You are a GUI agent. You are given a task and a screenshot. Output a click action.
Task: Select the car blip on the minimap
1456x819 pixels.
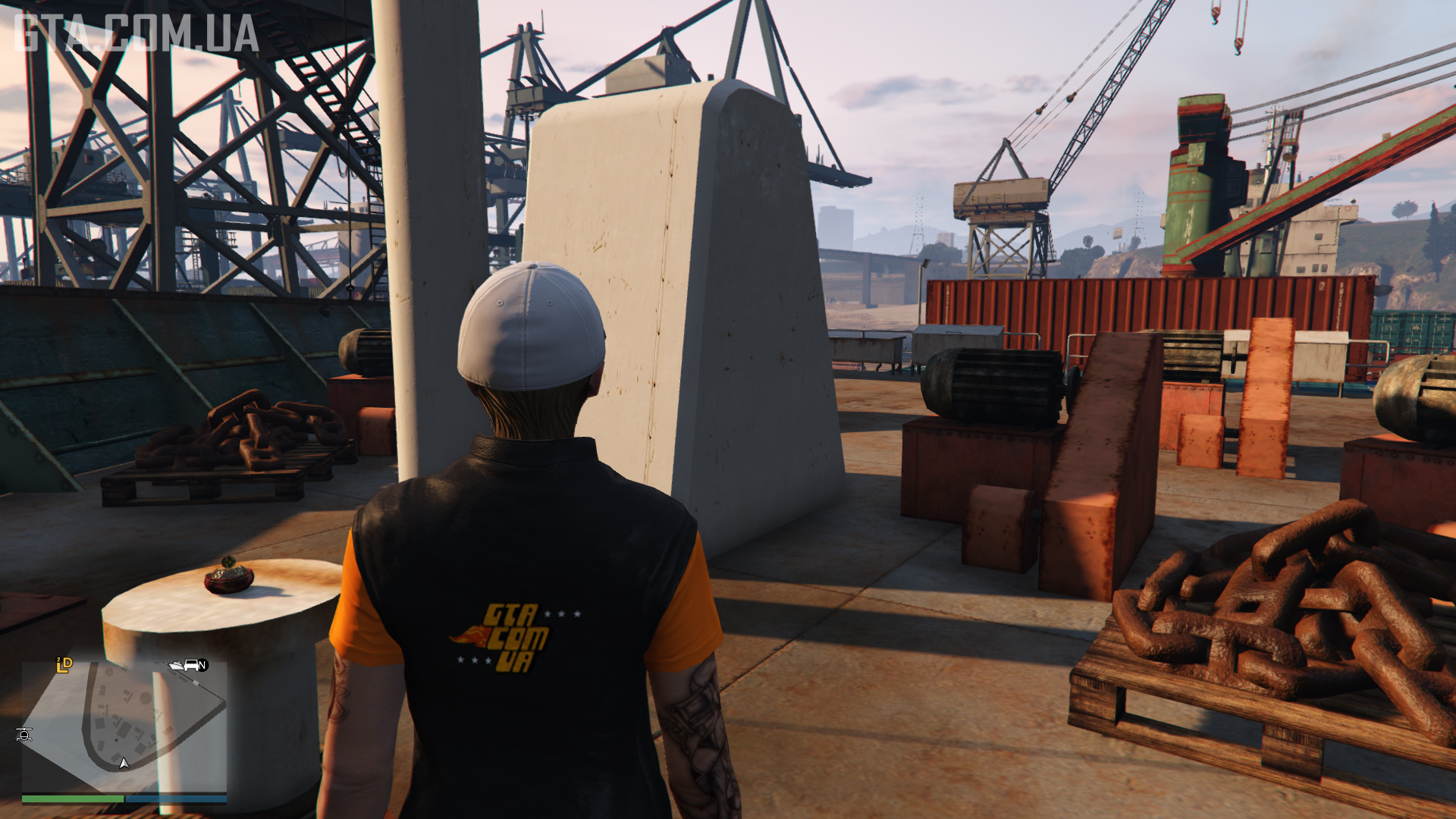pos(191,665)
